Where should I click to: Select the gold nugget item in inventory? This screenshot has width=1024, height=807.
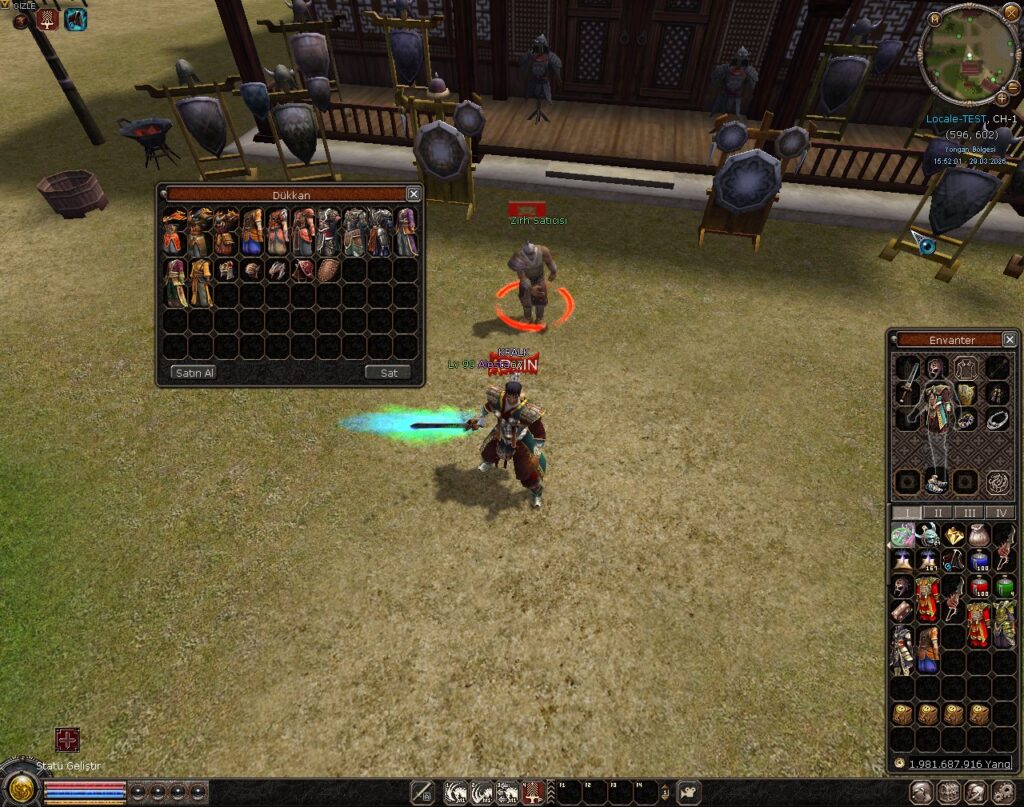point(955,537)
